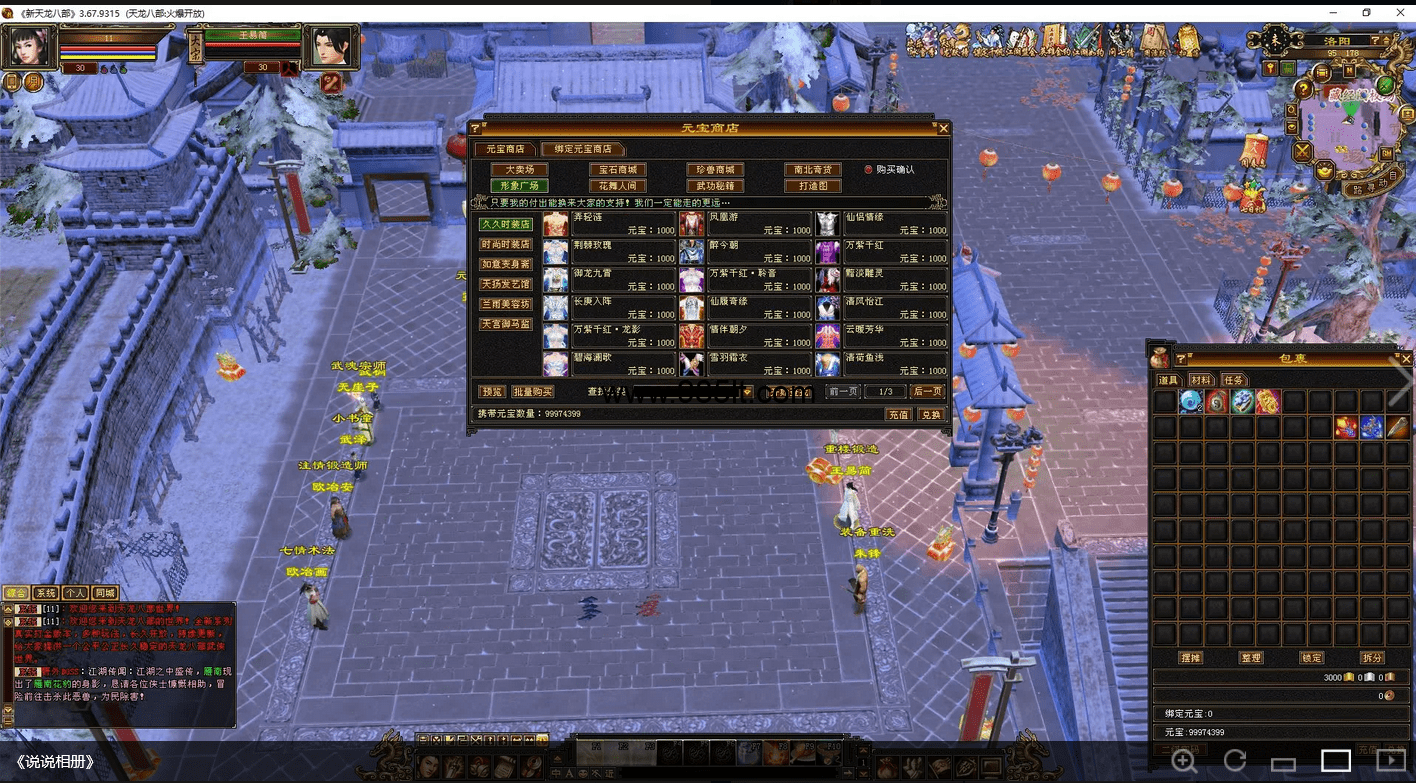The width and height of the screenshot is (1416, 783).
Task: Pick the 清荷鱼浅 outfit item
Action: [x=882, y=363]
